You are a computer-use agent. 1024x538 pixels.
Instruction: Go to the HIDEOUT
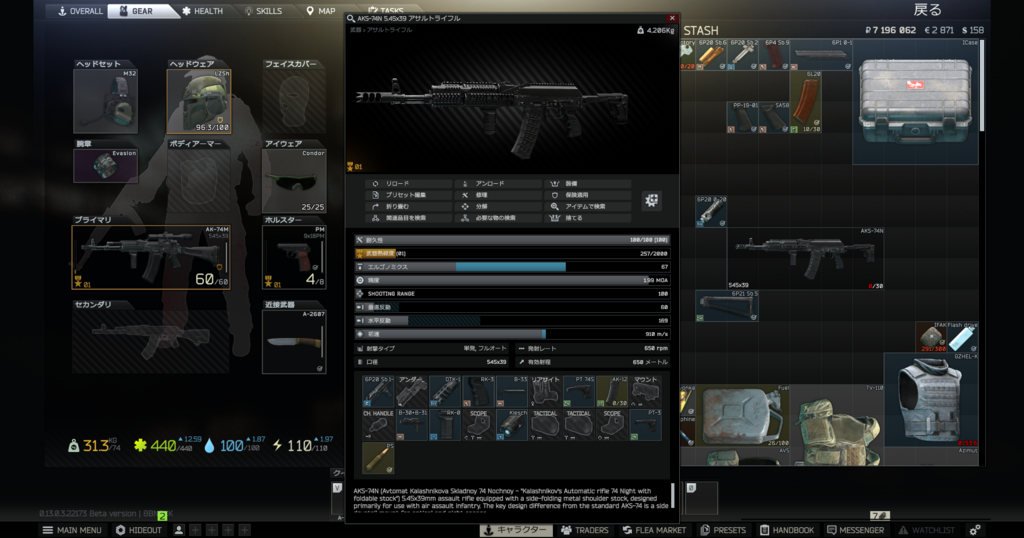139,530
